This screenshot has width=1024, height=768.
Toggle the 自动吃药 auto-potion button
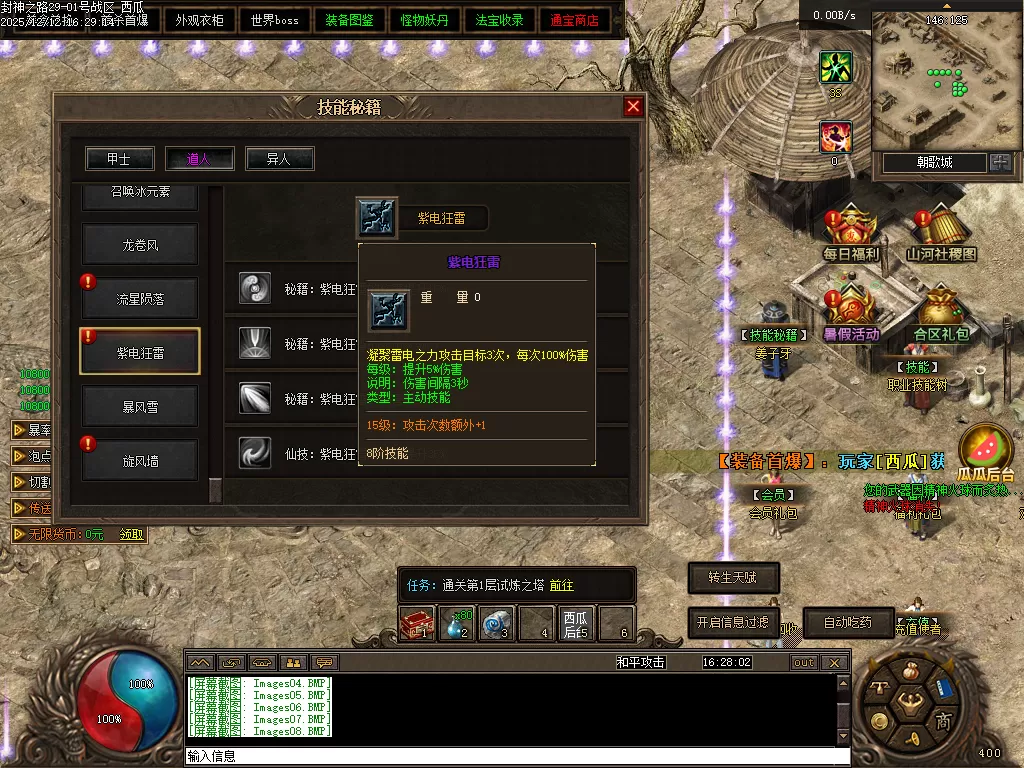847,622
